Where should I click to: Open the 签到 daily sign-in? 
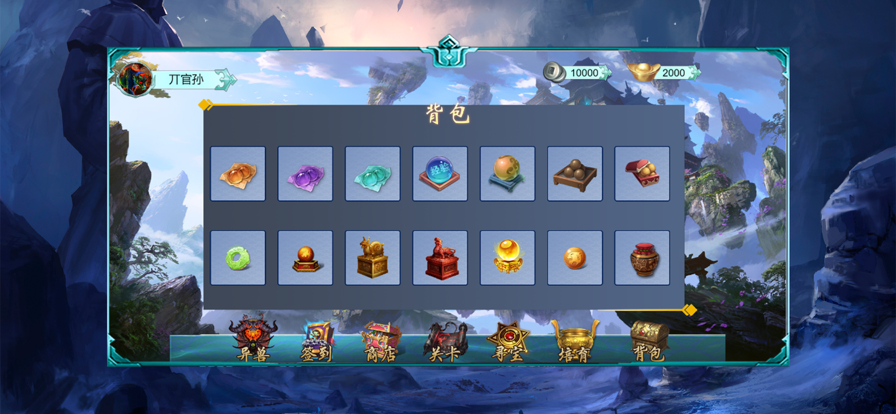click(x=316, y=338)
